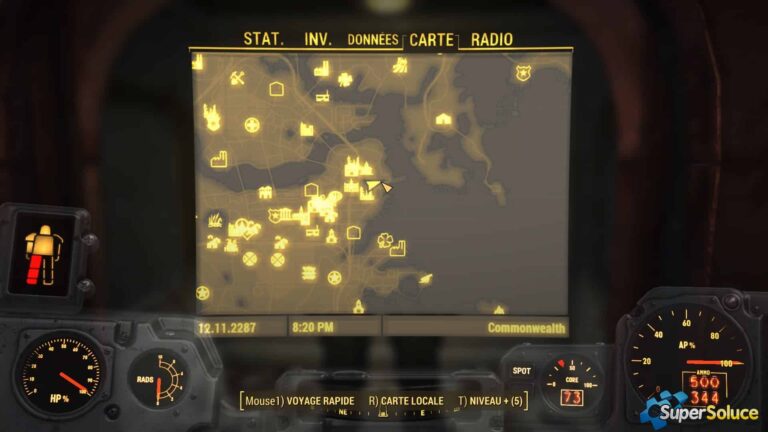
Task: Show the CARTE tab
Action: click(431, 40)
